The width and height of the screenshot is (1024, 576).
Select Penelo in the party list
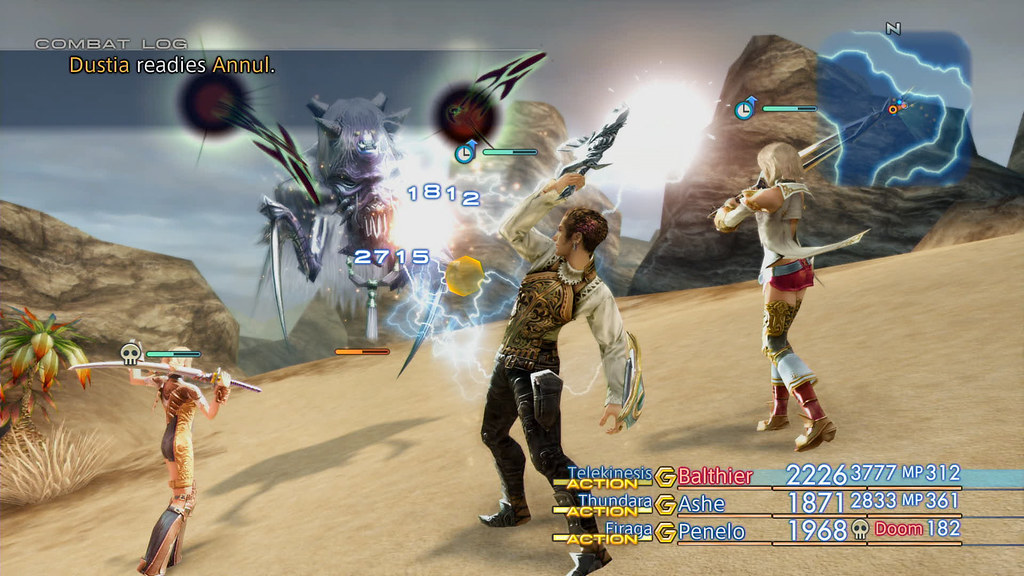tap(711, 531)
